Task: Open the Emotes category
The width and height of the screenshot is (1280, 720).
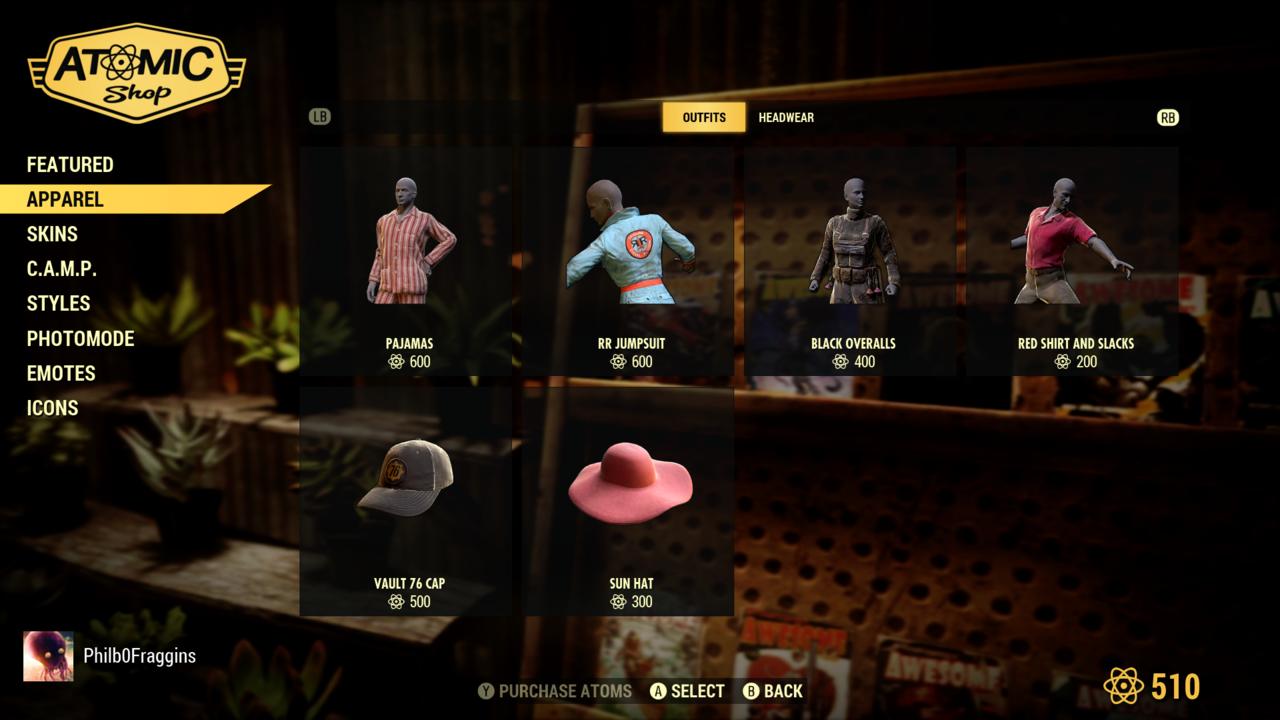Action: 61,373
